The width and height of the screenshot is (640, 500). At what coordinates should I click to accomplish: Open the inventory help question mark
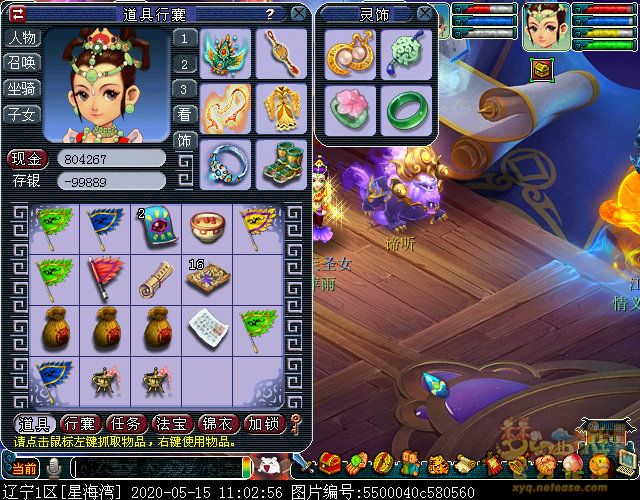270,14
